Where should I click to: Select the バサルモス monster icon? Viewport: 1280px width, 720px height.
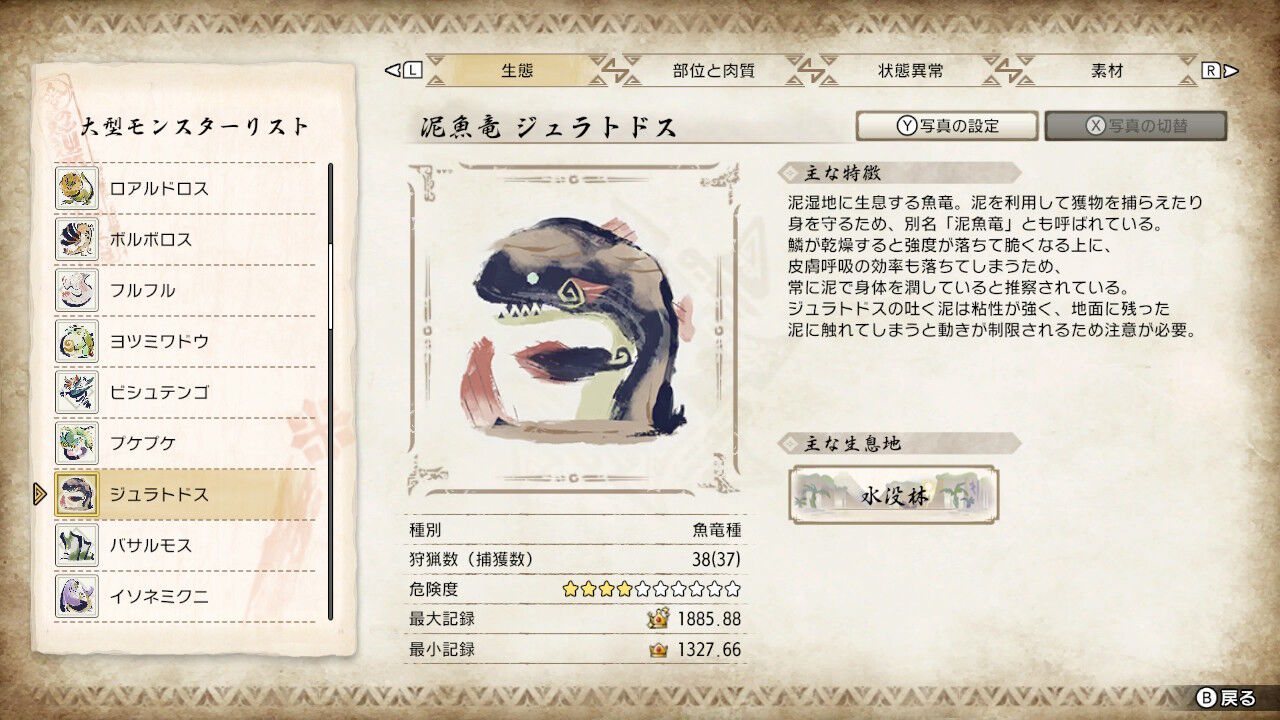(79, 545)
